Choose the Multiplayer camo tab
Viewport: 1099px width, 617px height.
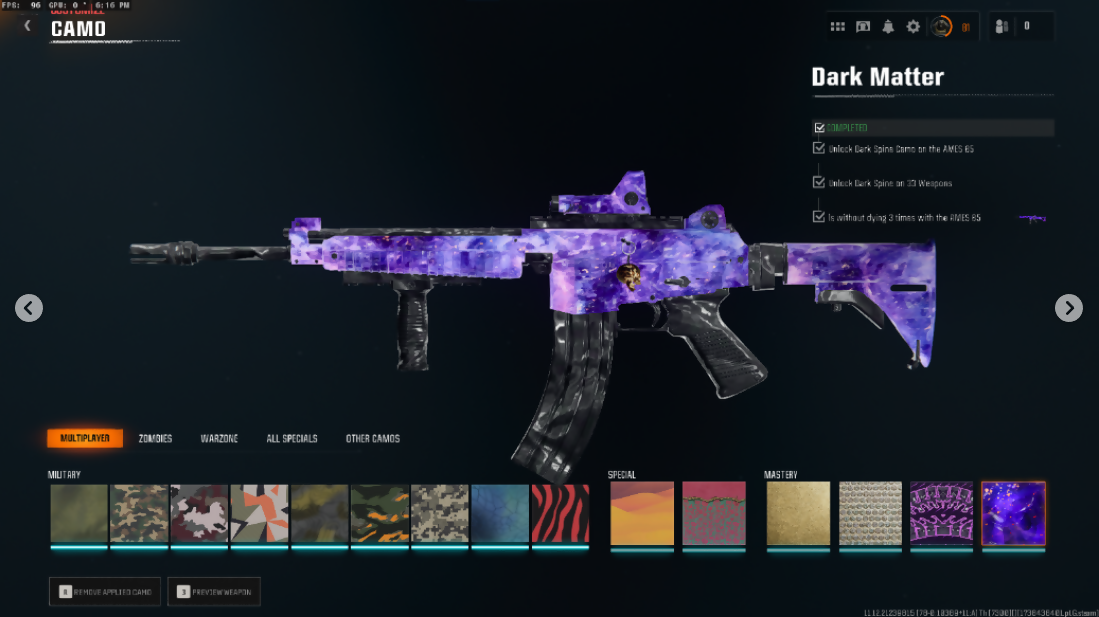click(85, 439)
